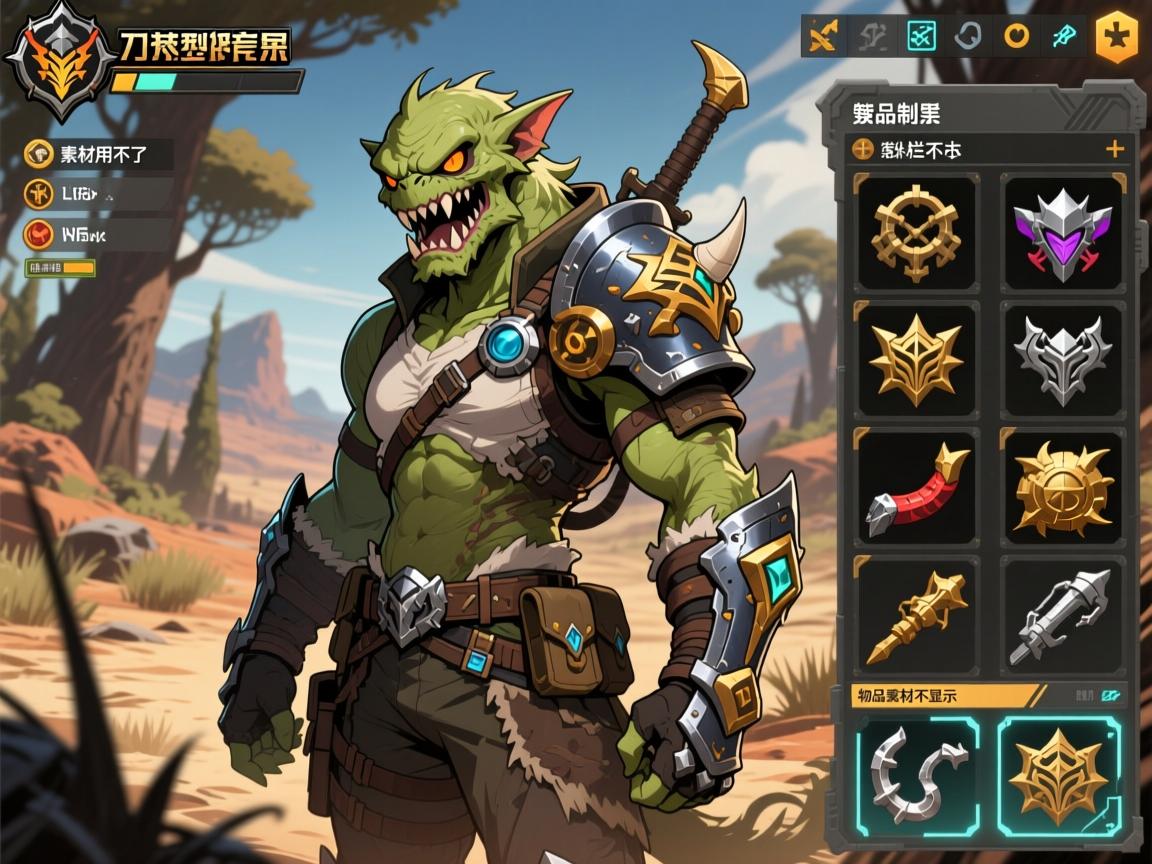This screenshot has height=864, width=1152.
Task: Select the round golden spiked shield slot
Action: coord(1061,487)
